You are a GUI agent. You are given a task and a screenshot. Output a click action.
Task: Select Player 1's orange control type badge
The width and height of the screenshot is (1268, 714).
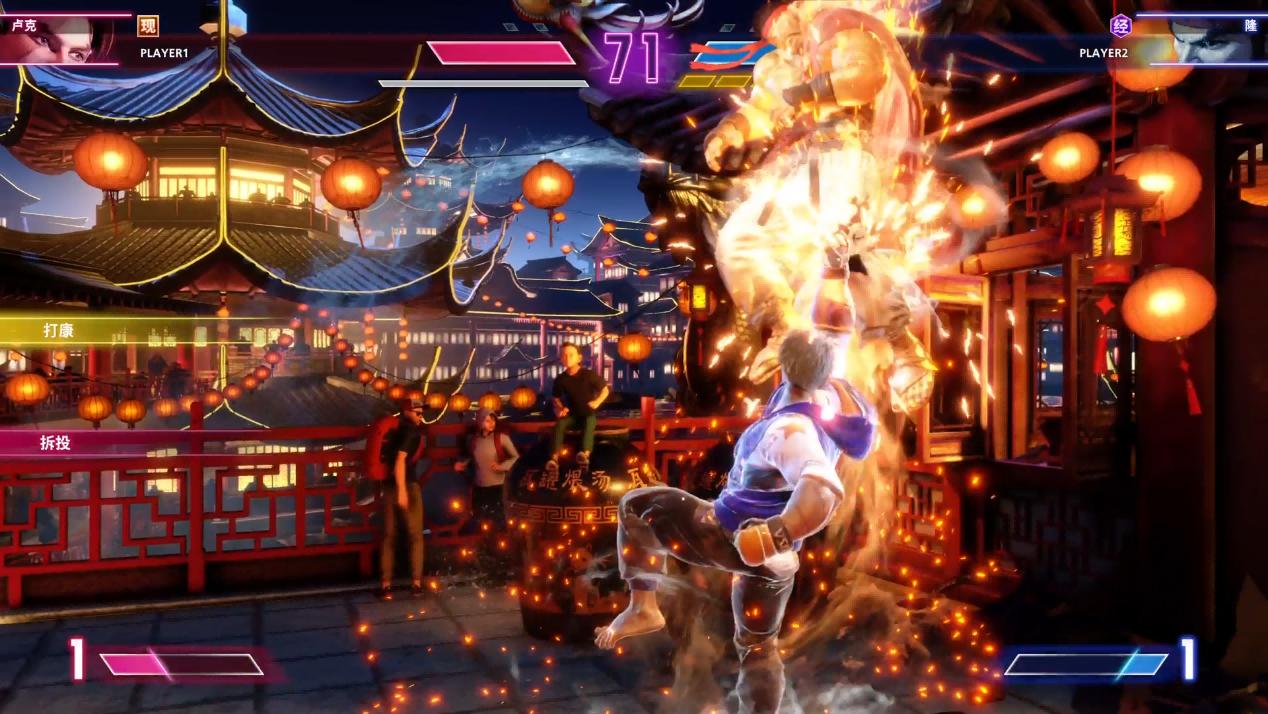click(148, 26)
